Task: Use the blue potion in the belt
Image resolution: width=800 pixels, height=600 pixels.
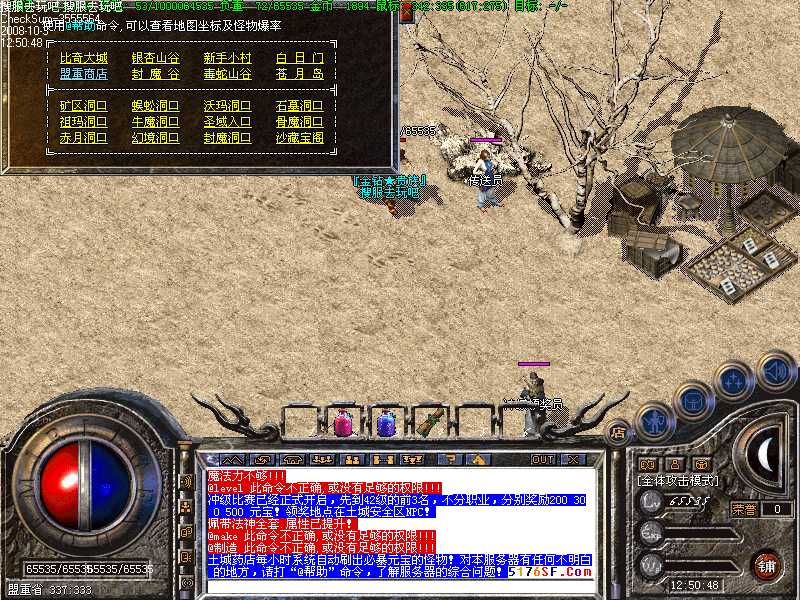Action: coord(387,422)
